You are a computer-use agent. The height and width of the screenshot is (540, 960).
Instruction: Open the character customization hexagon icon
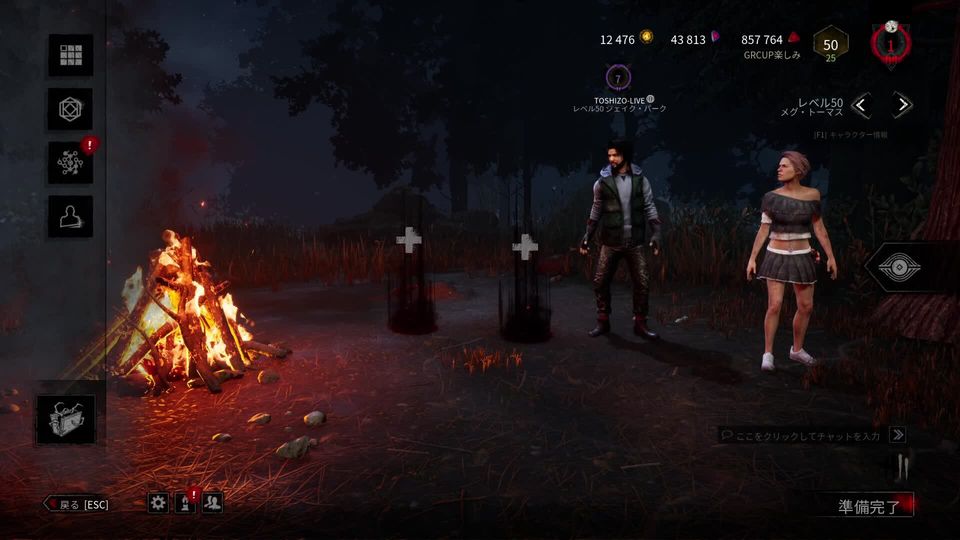tap(70, 109)
